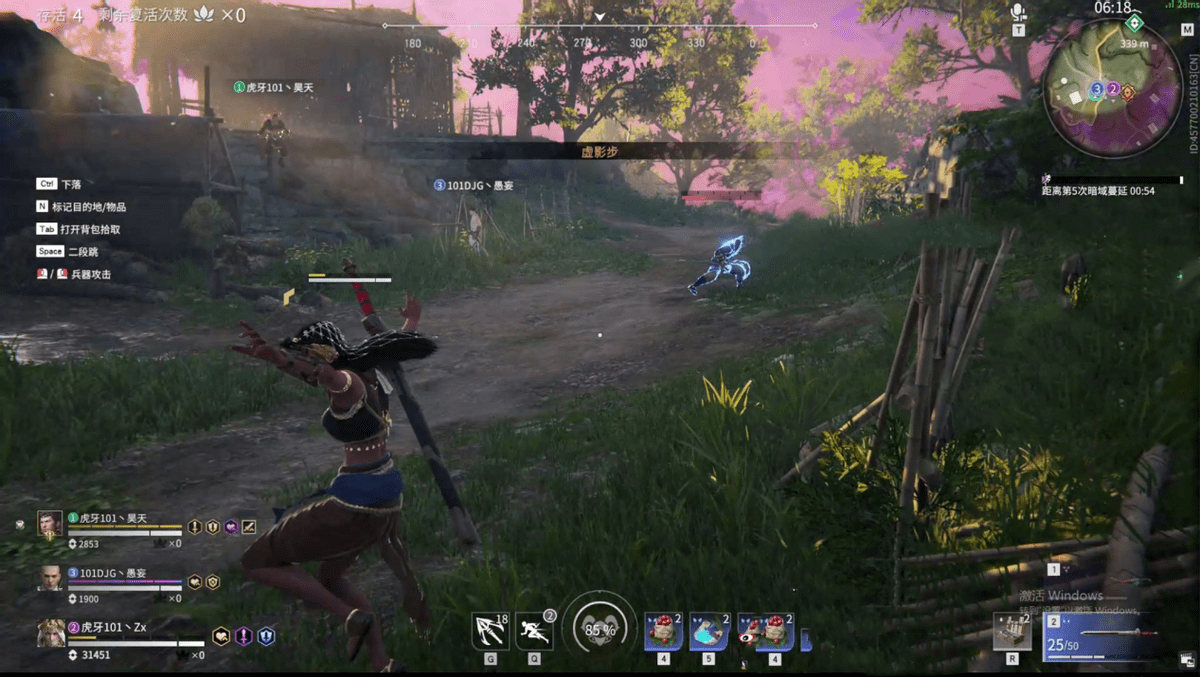
Task: Click the purple teammate 2 minimap marker
Action: [1112, 90]
